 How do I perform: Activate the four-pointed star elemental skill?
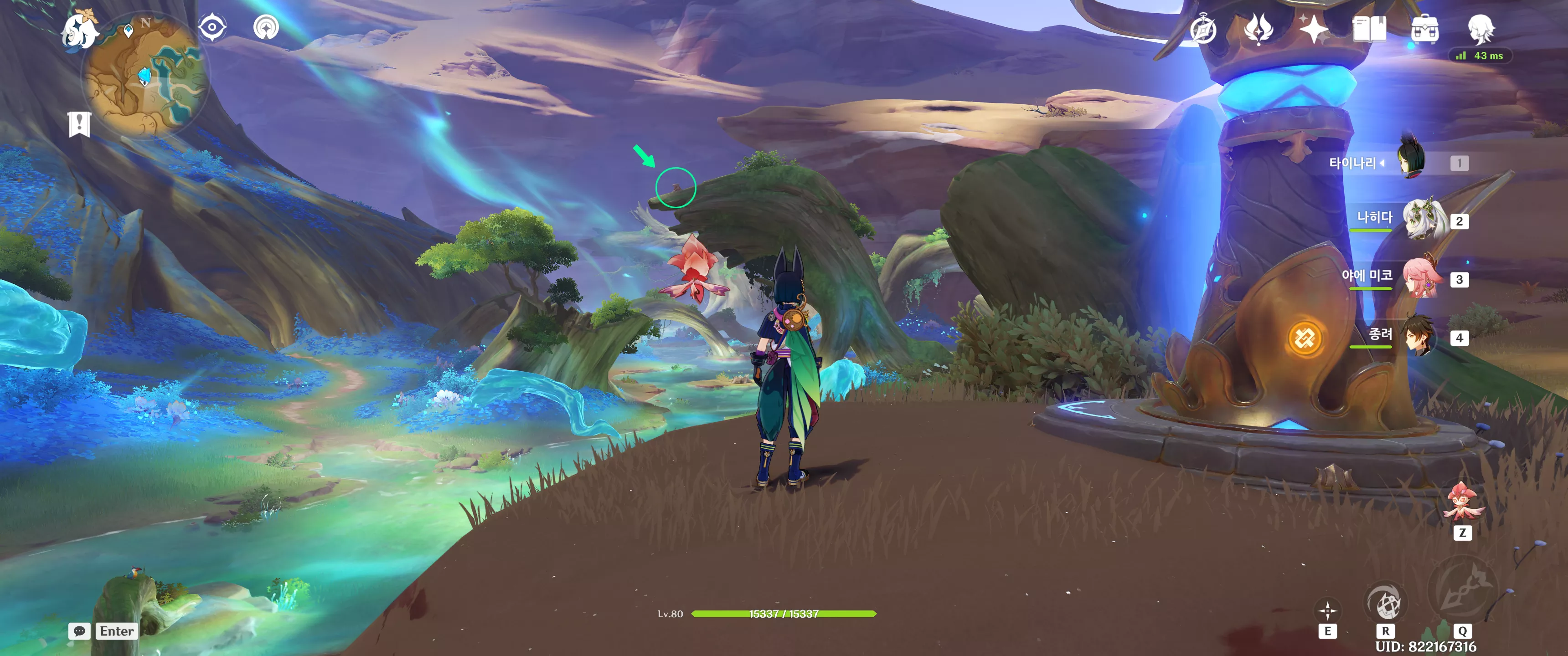(1328, 610)
